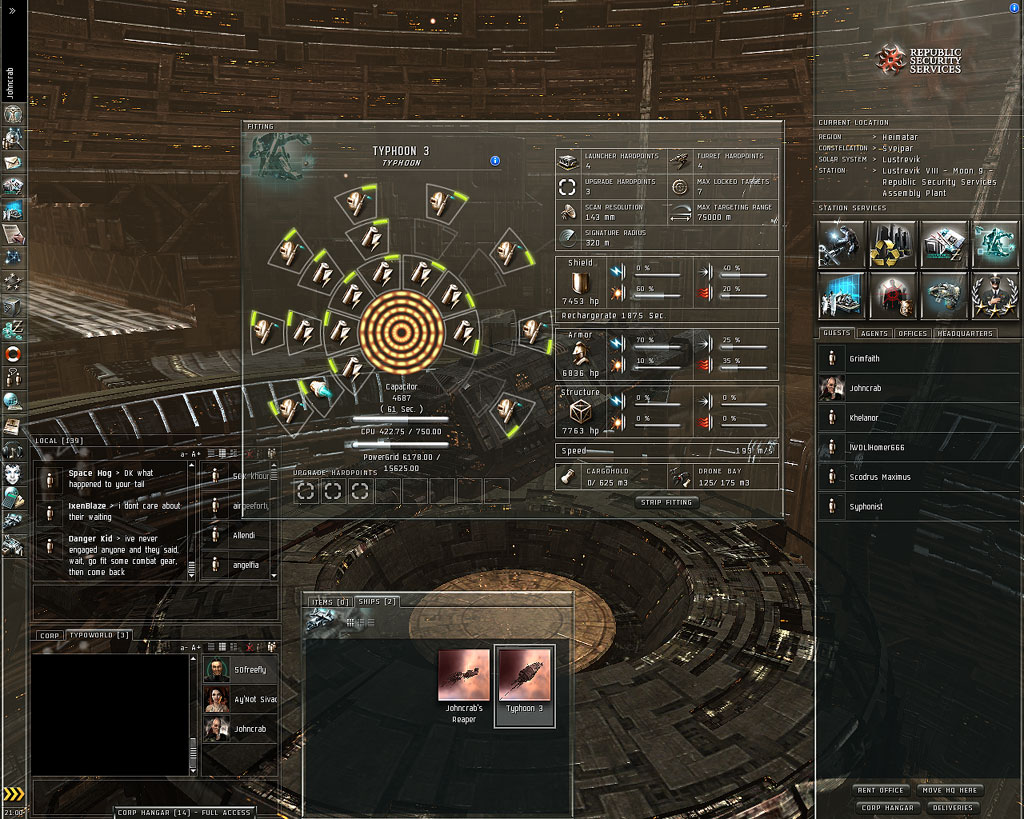
Task: Open the bounty office crosshair service
Action: (891, 296)
